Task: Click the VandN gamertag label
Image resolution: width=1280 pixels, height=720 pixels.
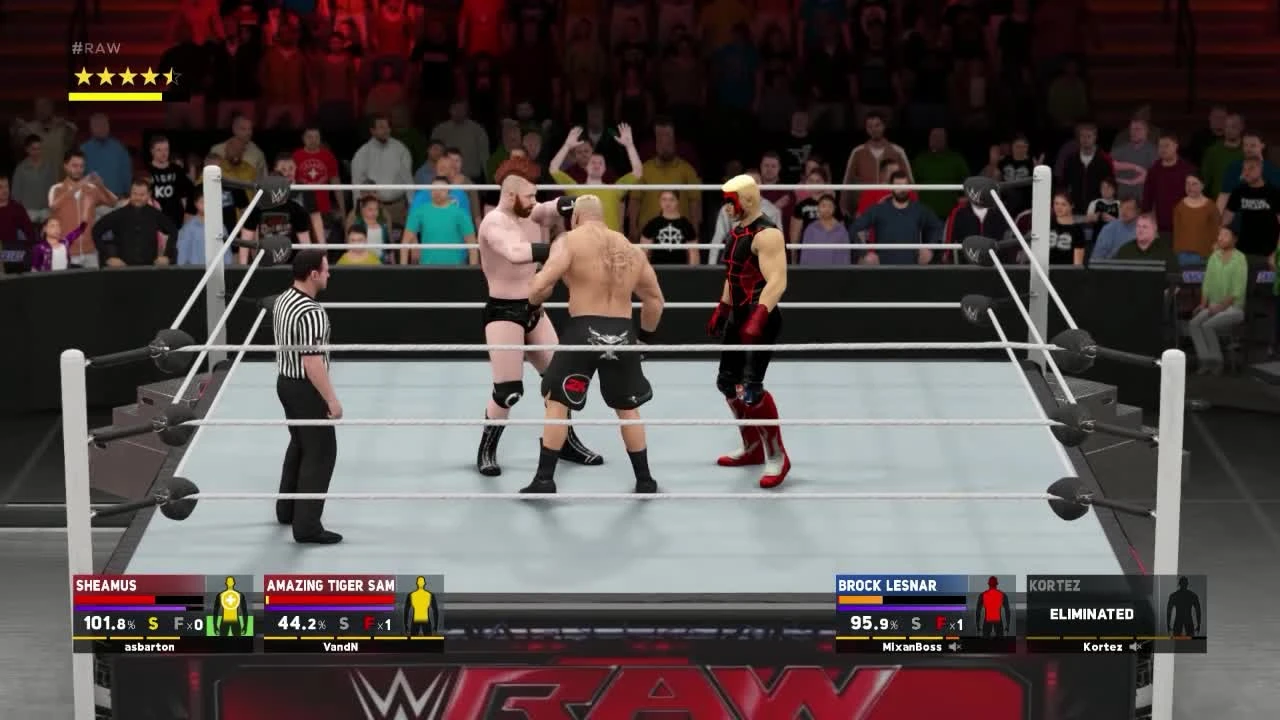Action: click(x=341, y=645)
